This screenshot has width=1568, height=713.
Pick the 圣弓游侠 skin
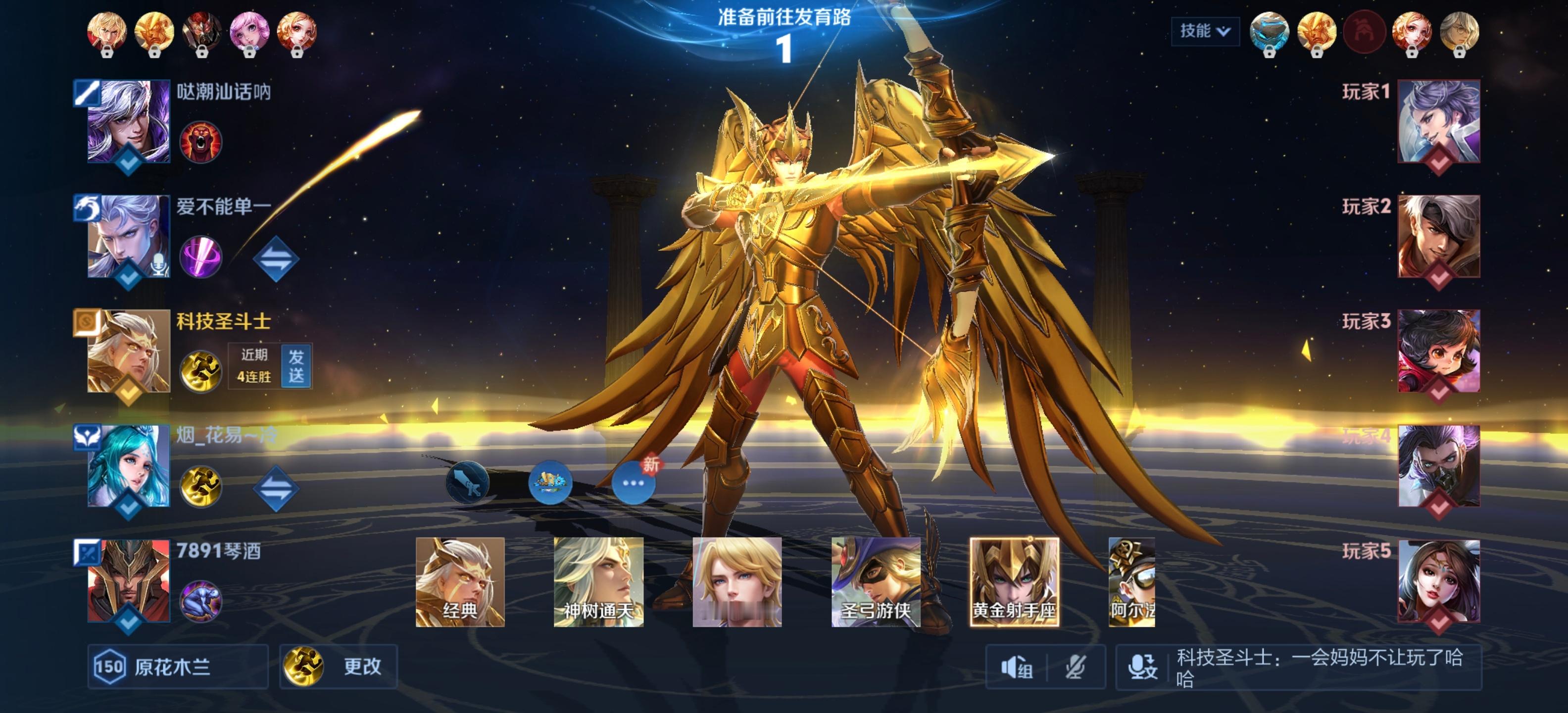coord(875,581)
